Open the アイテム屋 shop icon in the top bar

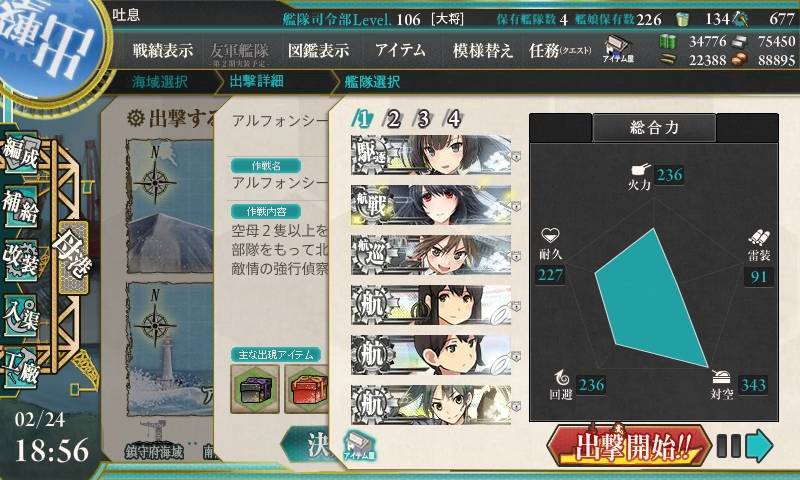pyautogui.click(x=617, y=50)
